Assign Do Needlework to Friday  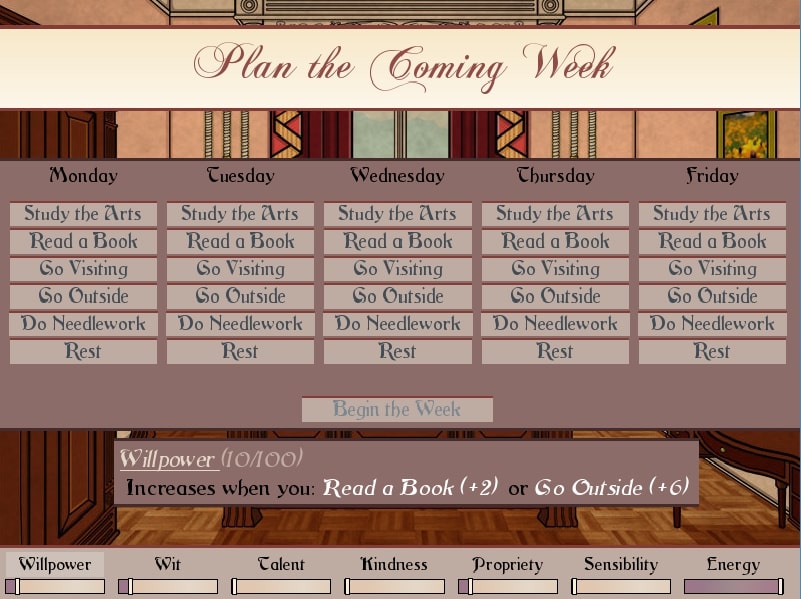coord(712,324)
